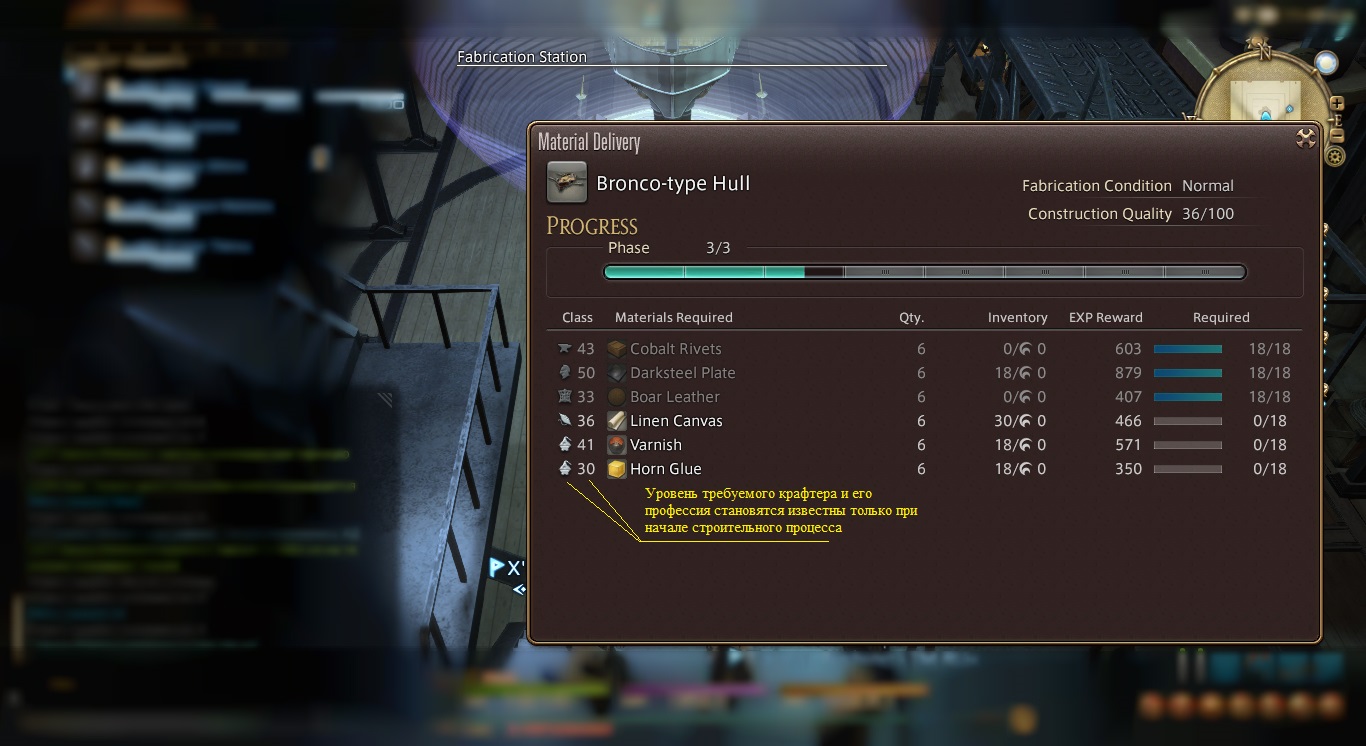Select the Darksteel Plate row
1366x746 pixels.
pos(682,373)
